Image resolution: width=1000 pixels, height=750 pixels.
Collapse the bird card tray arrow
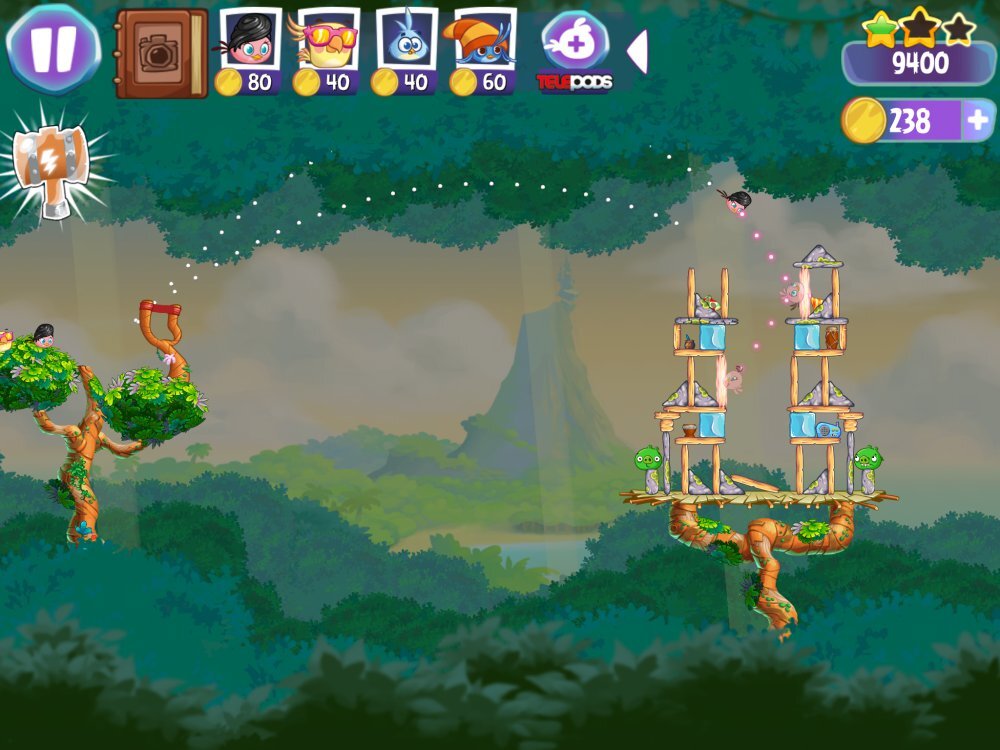[x=637, y=52]
